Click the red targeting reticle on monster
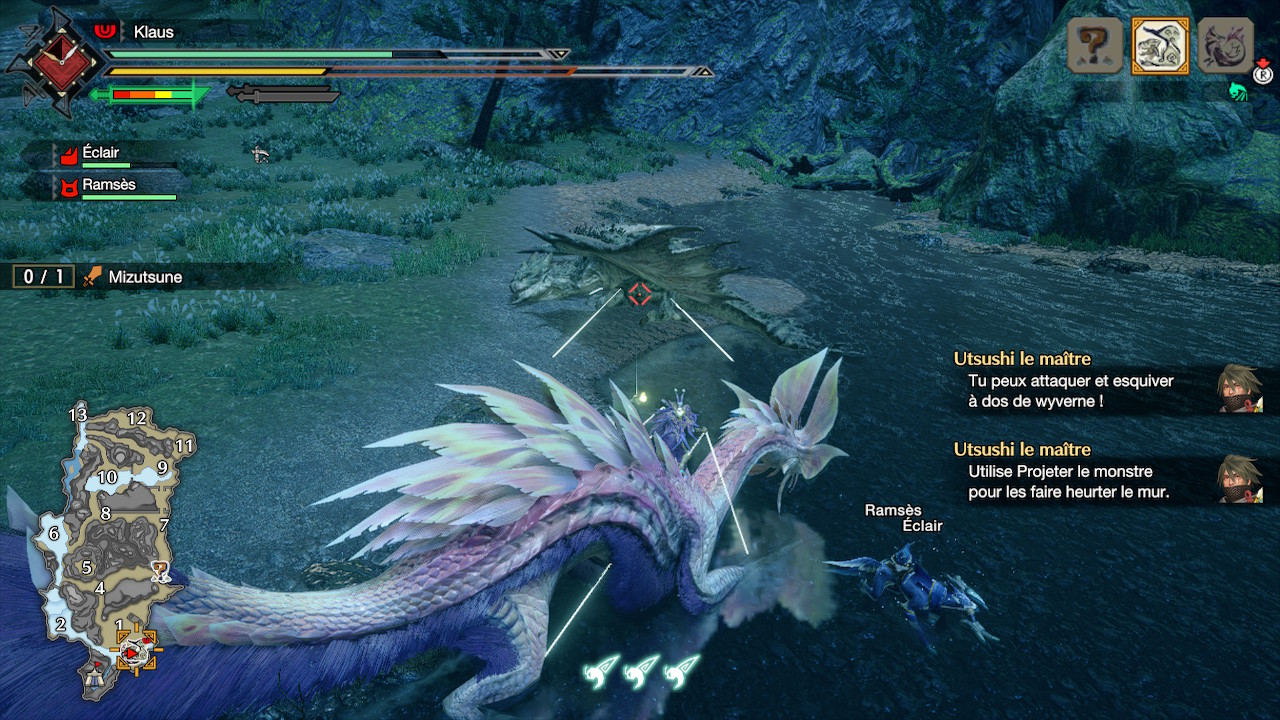Screen dimensions: 1280x720 (640, 294)
